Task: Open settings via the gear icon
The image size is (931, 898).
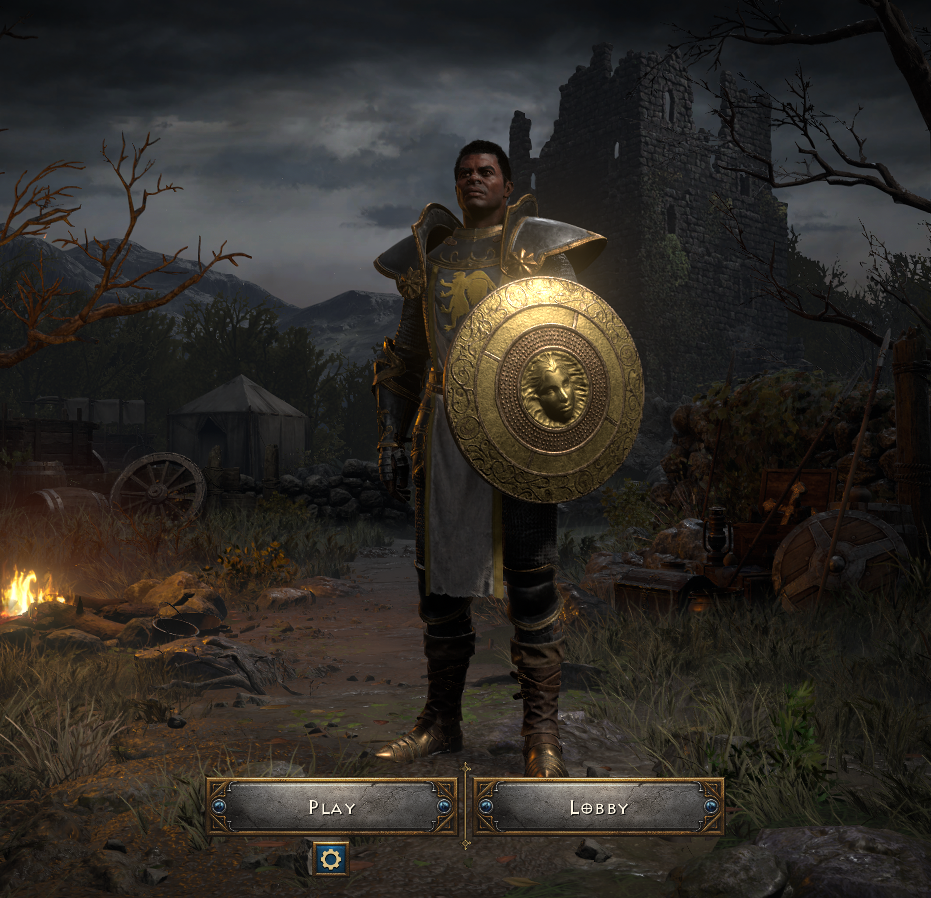Action: pos(330,858)
